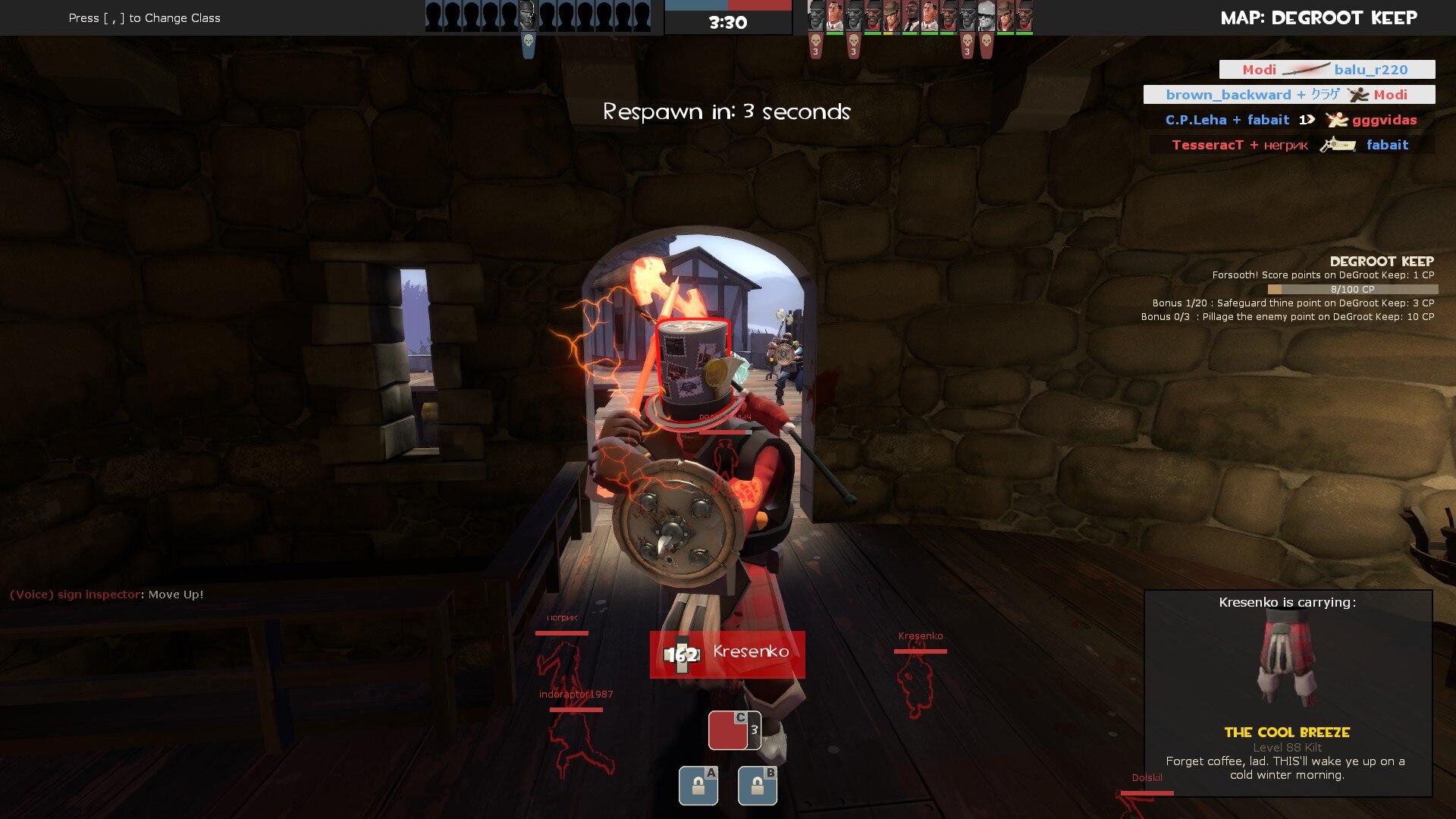Image resolution: width=1456 pixels, height=819 pixels.
Task: Open The Cool Breeze item panel
Action: point(1288,693)
